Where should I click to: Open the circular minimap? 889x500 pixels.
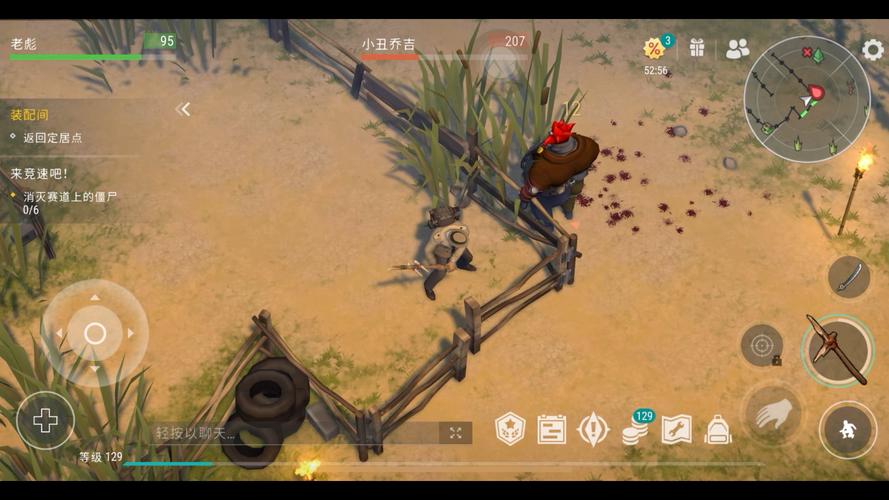pos(806,99)
